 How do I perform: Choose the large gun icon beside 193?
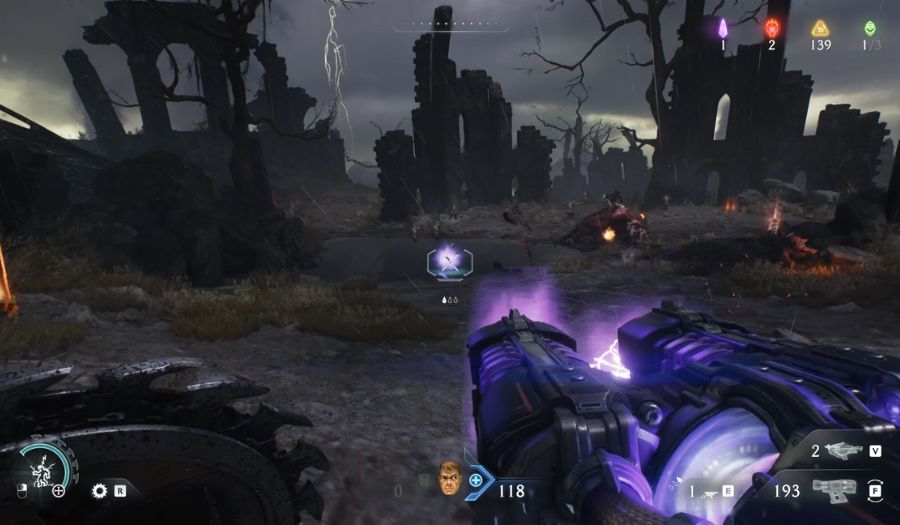click(x=834, y=490)
